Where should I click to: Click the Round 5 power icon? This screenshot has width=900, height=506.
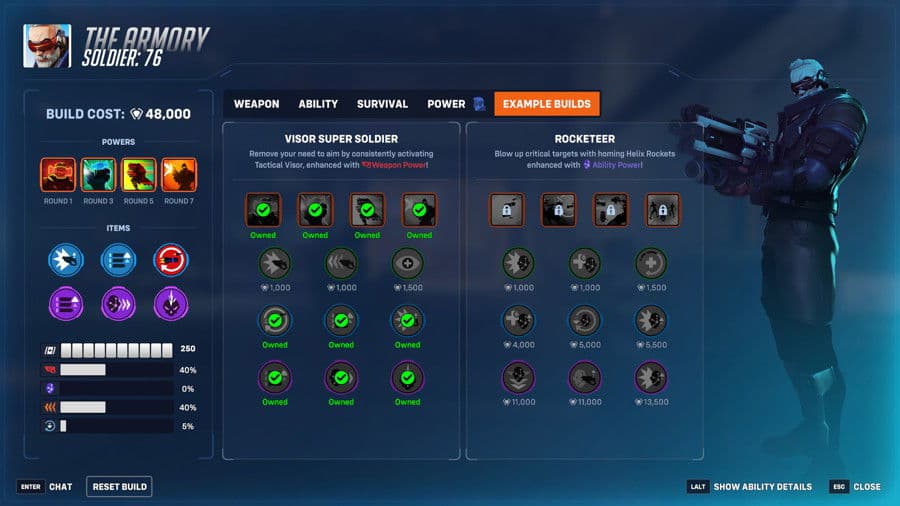[138, 175]
